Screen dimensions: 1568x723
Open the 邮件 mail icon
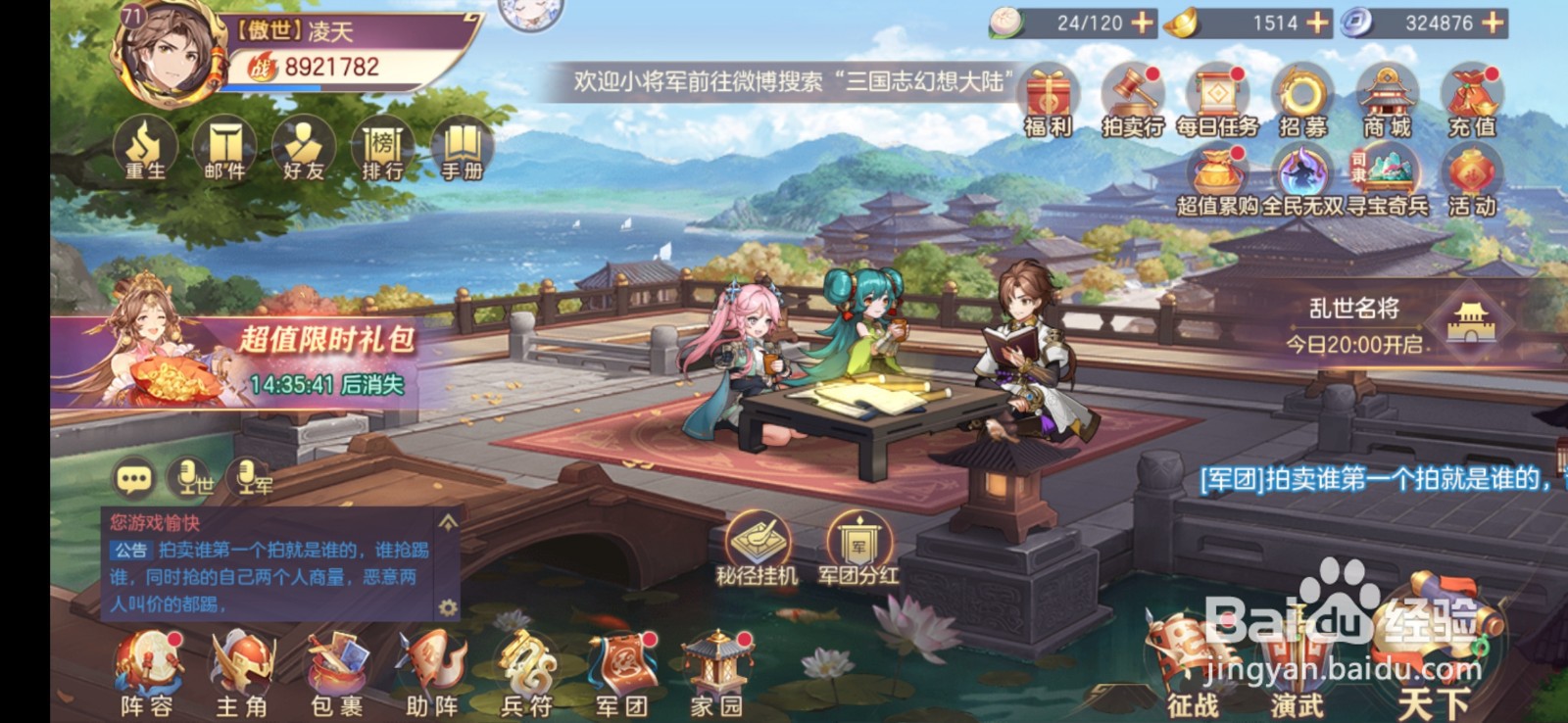point(223,147)
